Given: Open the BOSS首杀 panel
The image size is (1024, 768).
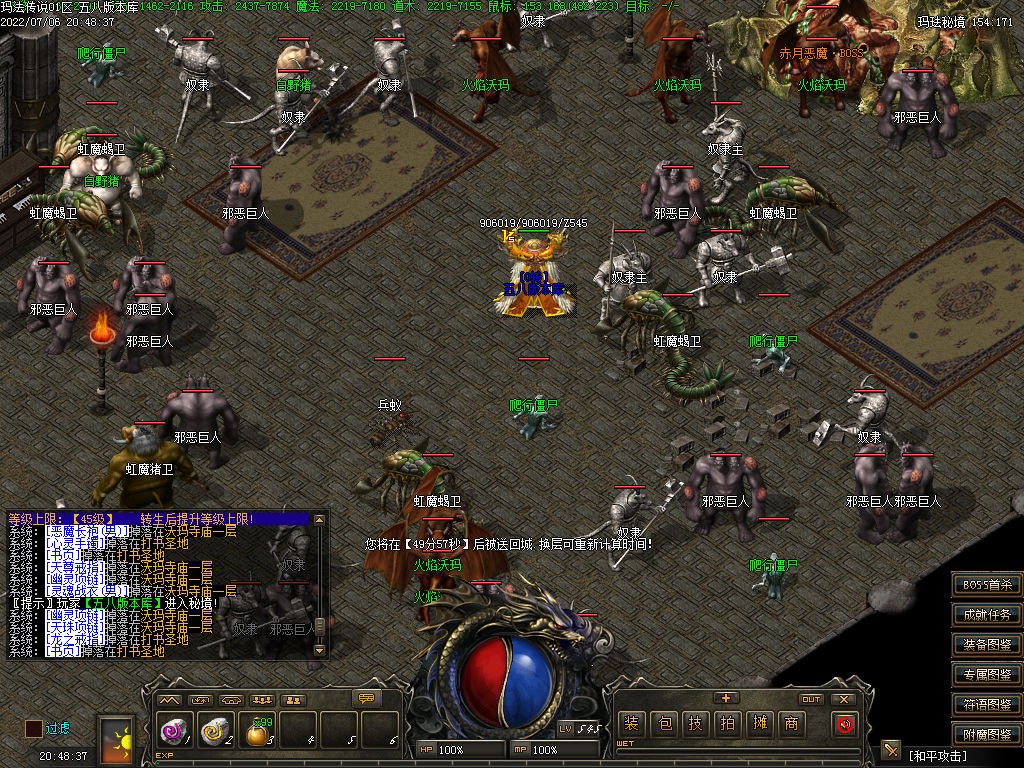Looking at the screenshot, I should pyautogui.click(x=986, y=585).
